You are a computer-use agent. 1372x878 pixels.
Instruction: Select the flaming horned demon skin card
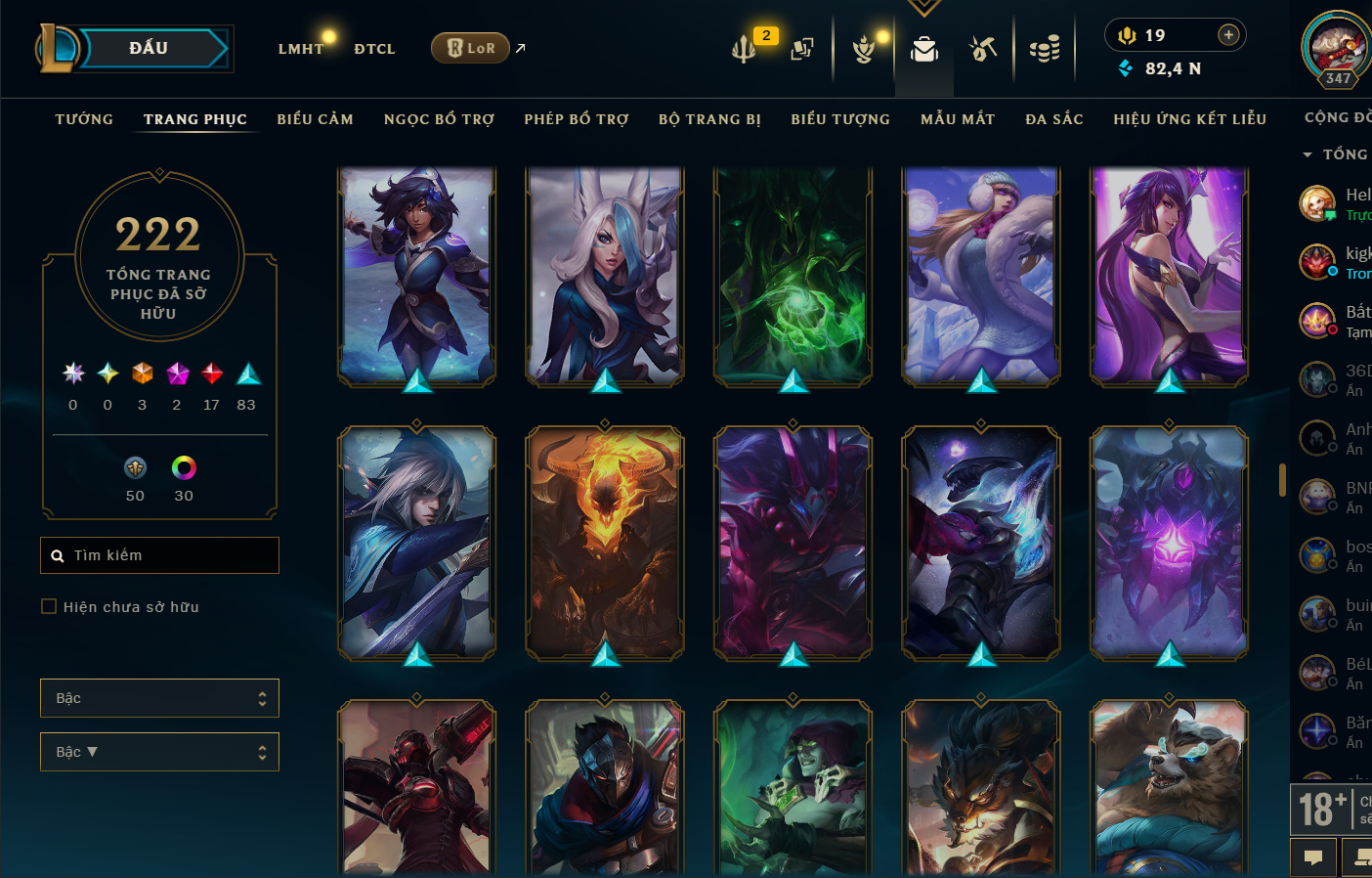pyautogui.click(x=605, y=543)
